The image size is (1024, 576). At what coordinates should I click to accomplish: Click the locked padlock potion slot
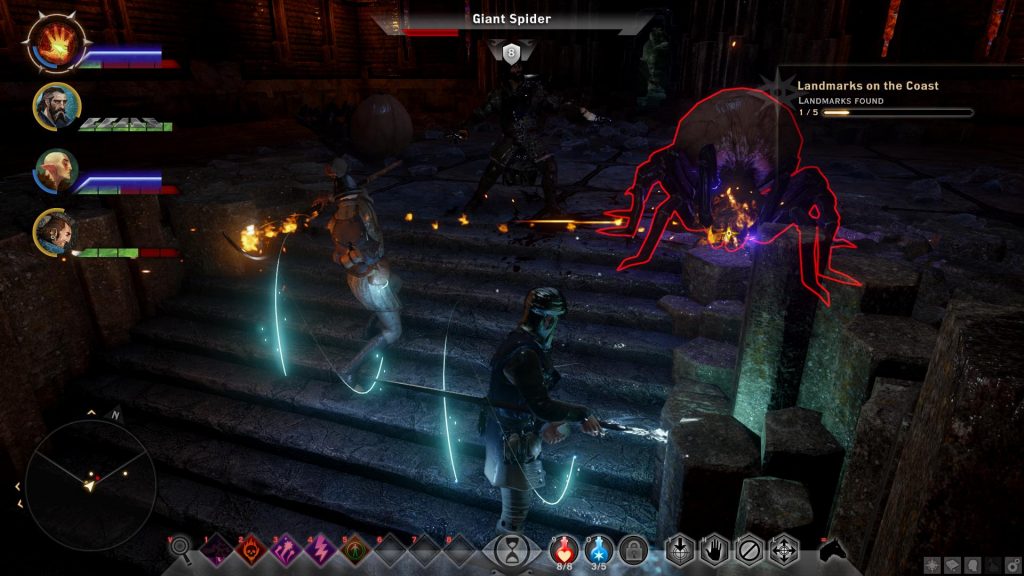[632, 549]
